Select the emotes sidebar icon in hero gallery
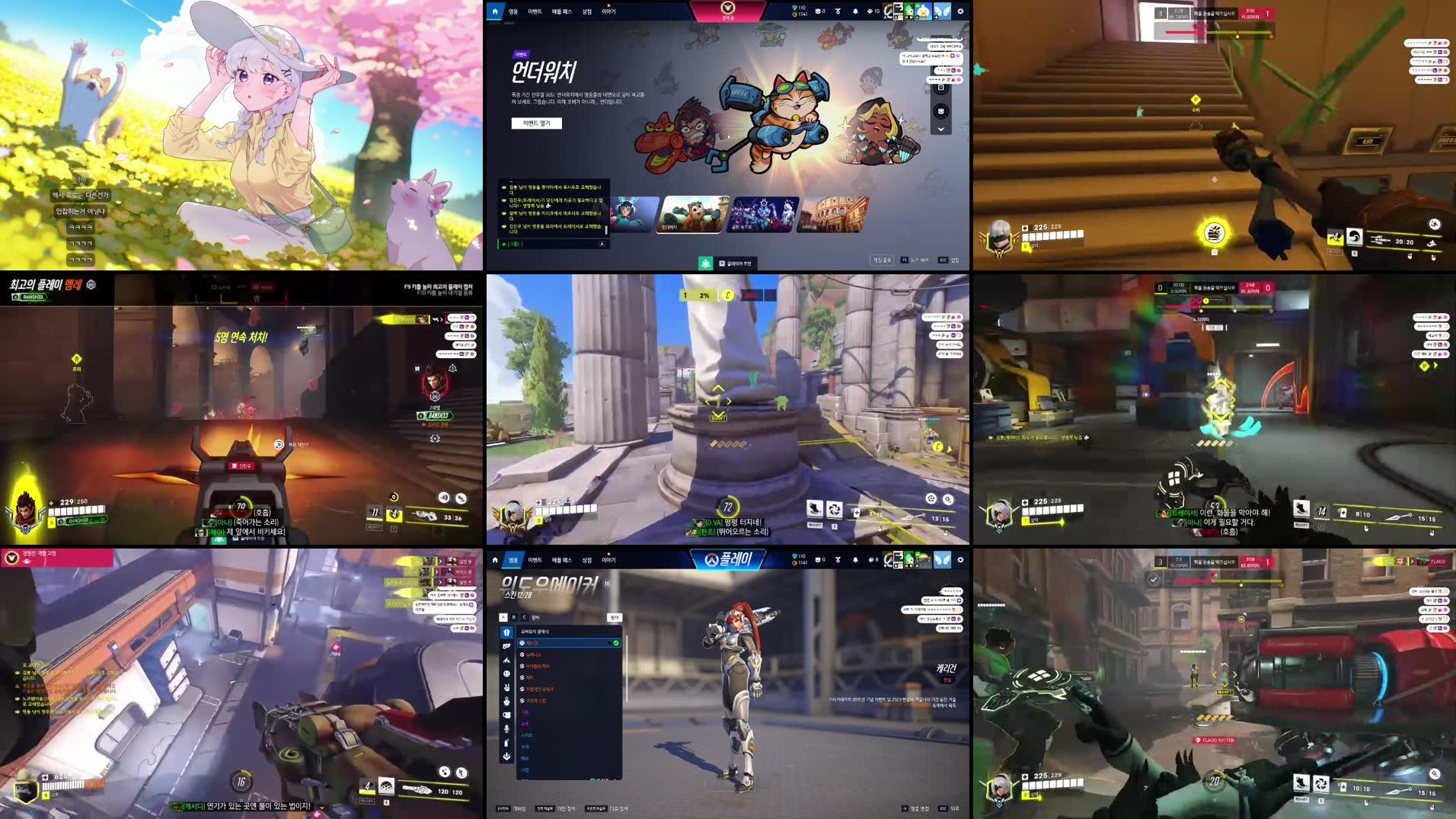This screenshot has height=819, width=1456. tap(506, 673)
